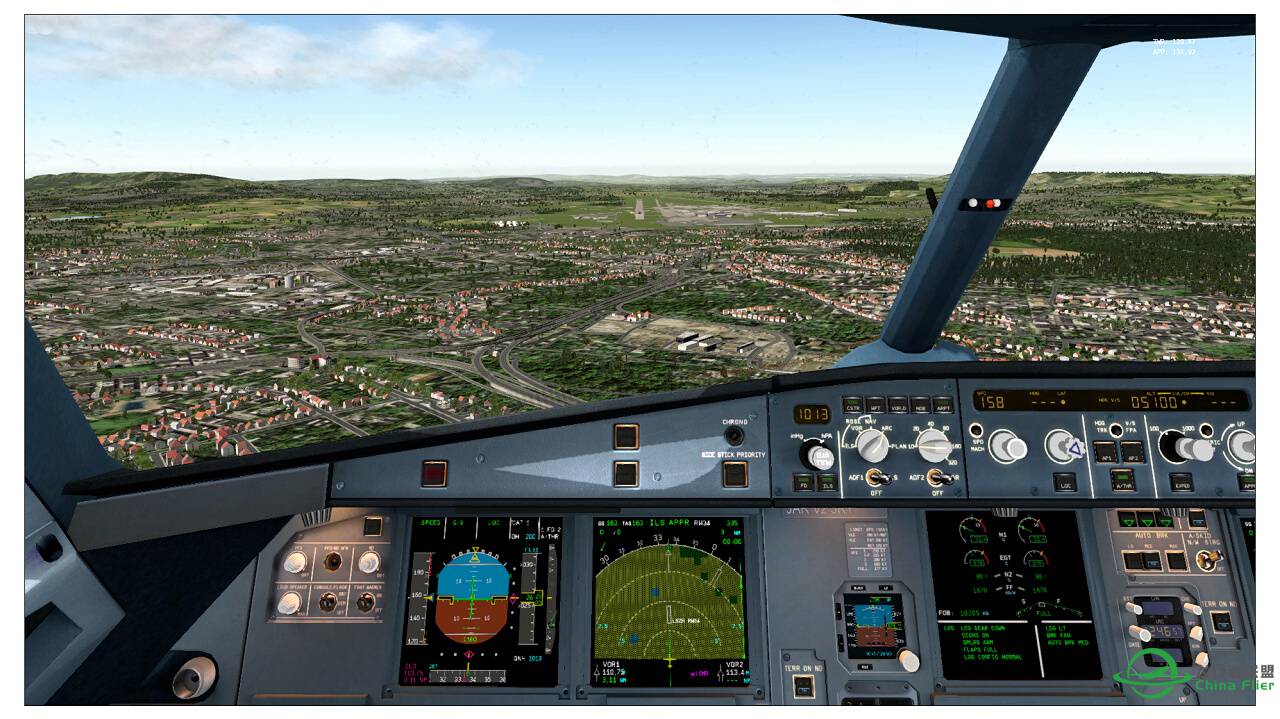This screenshot has width=1280, height=719.
Task: Flip the ADF2 VOR selector switch
Action: tap(937, 477)
